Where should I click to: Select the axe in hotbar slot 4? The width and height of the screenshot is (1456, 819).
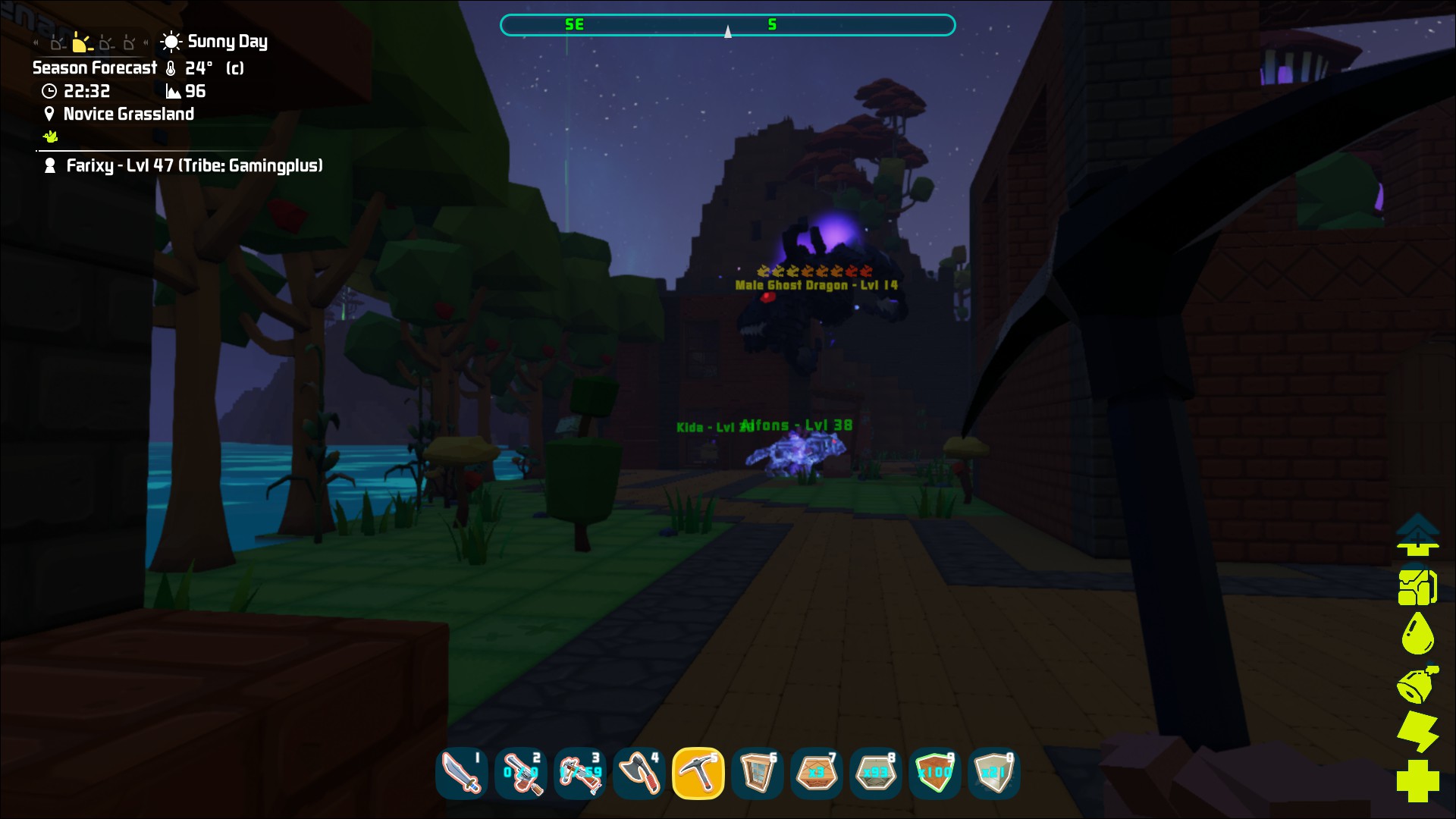click(640, 773)
